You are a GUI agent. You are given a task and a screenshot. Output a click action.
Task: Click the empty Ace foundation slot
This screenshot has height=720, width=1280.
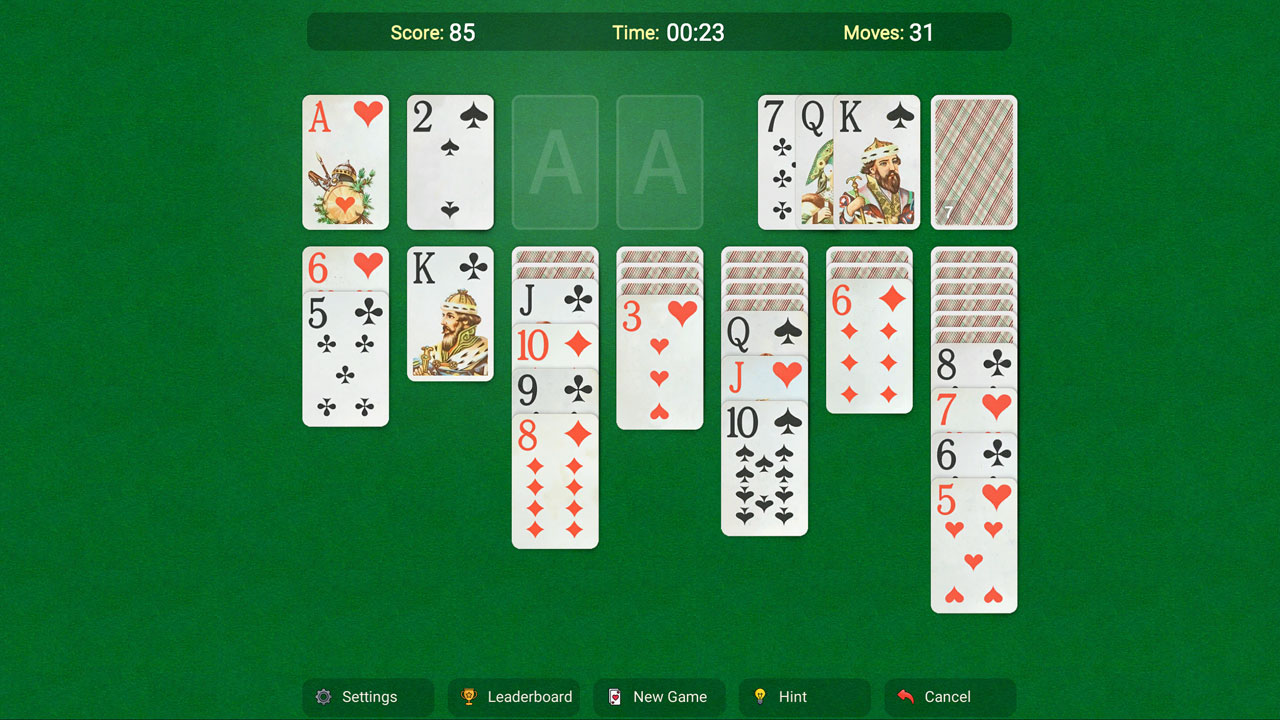point(555,162)
